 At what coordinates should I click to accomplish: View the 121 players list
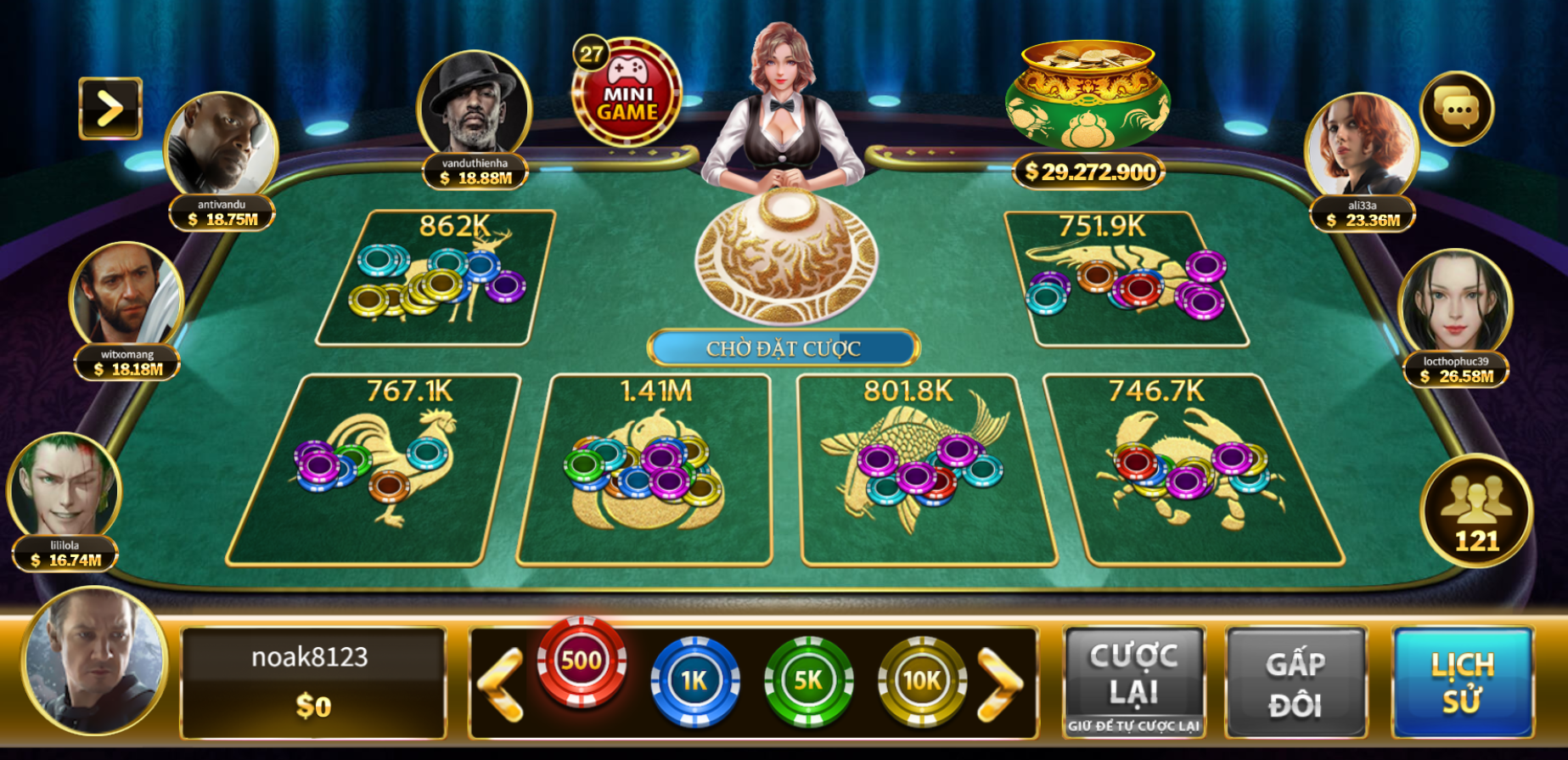point(1476,511)
